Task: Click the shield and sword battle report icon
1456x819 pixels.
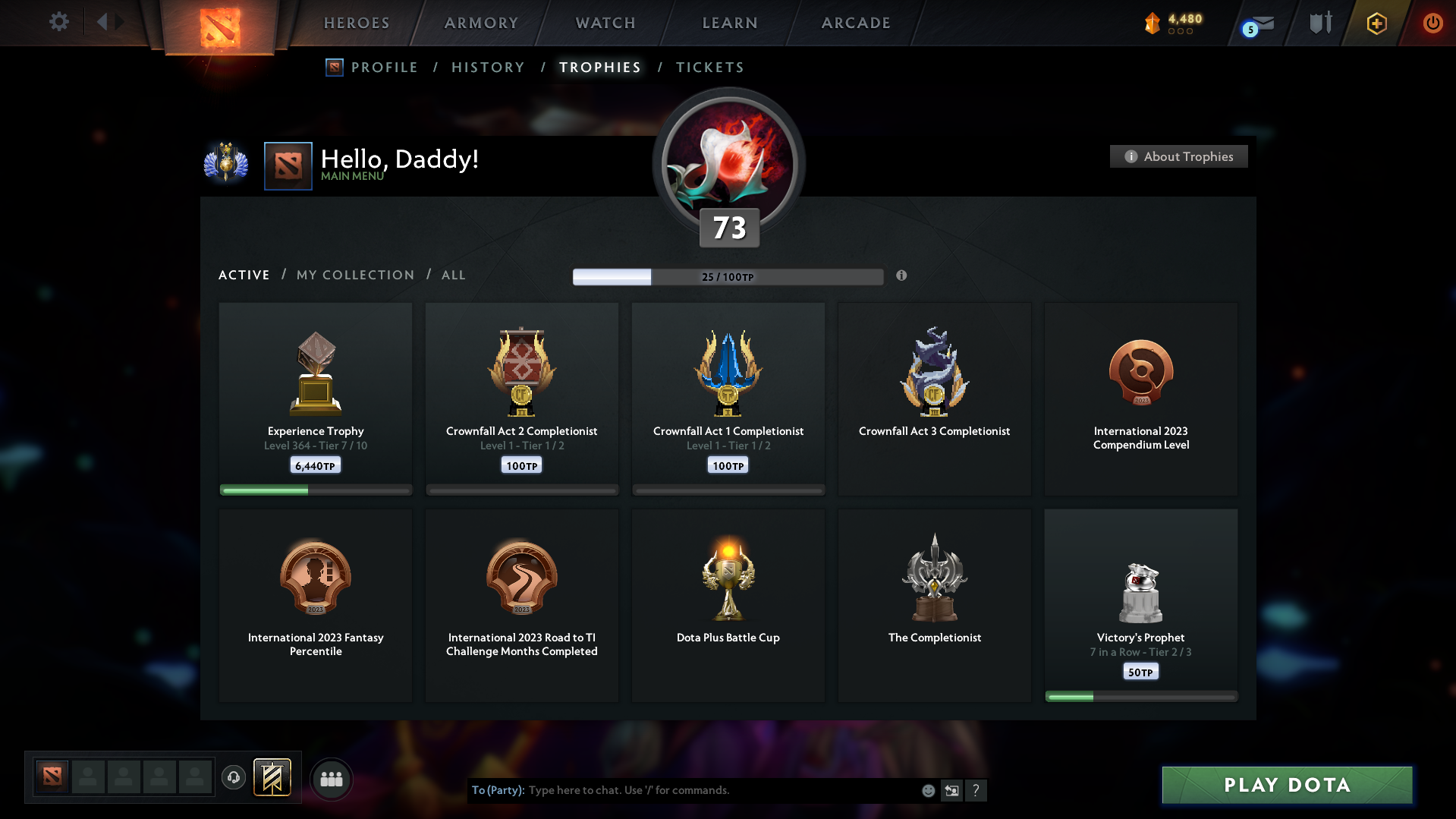Action: 1319,23
